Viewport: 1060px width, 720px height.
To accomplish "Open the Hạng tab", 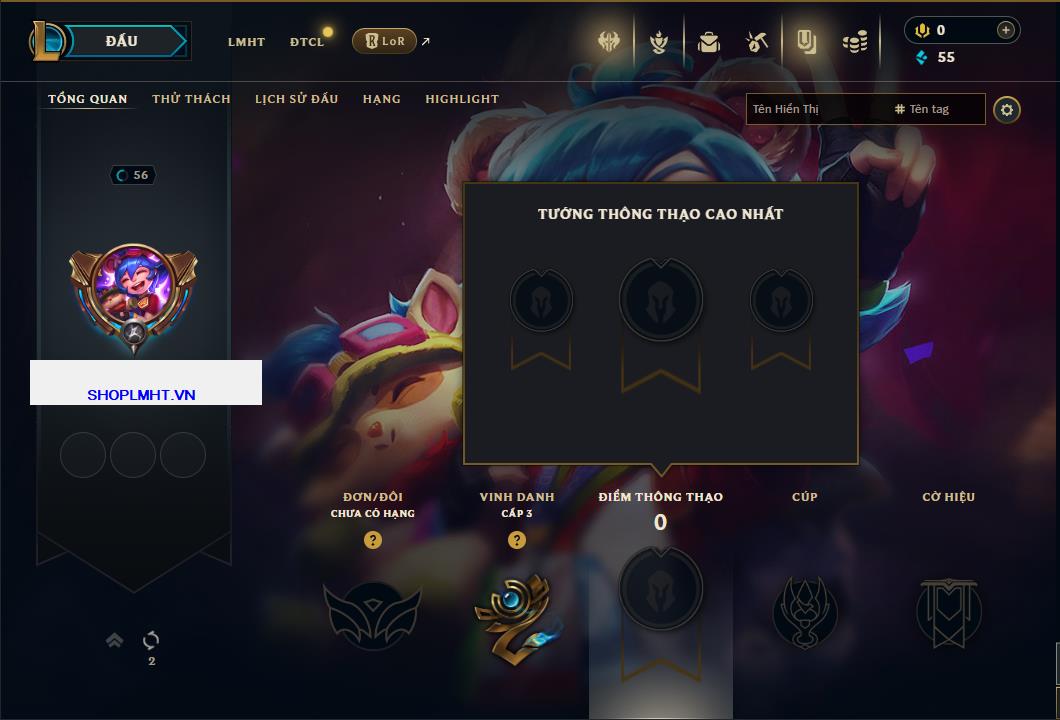I will tap(381, 99).
